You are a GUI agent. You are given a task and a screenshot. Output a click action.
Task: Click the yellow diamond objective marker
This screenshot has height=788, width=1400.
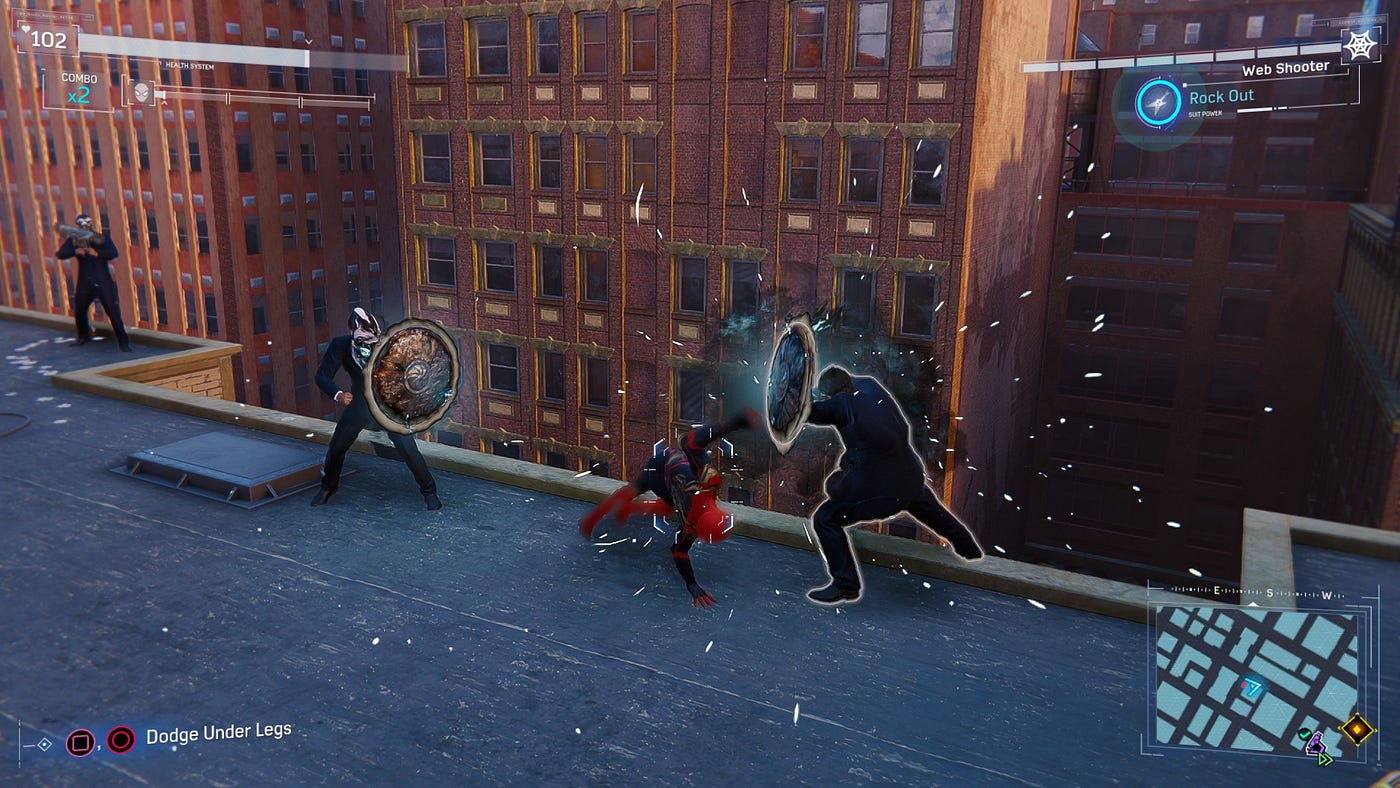pyautogui.click(x=1356, y=728)
